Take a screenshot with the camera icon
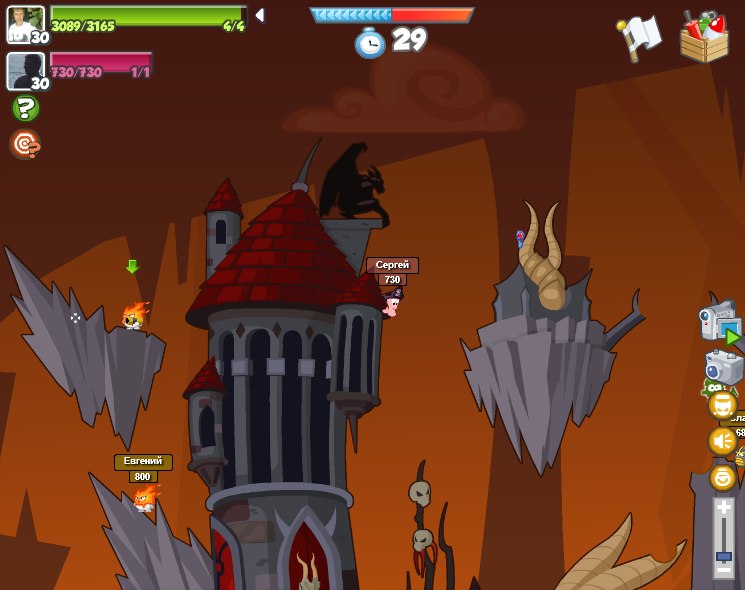745x590 pixels. click(x=723, y=368)
